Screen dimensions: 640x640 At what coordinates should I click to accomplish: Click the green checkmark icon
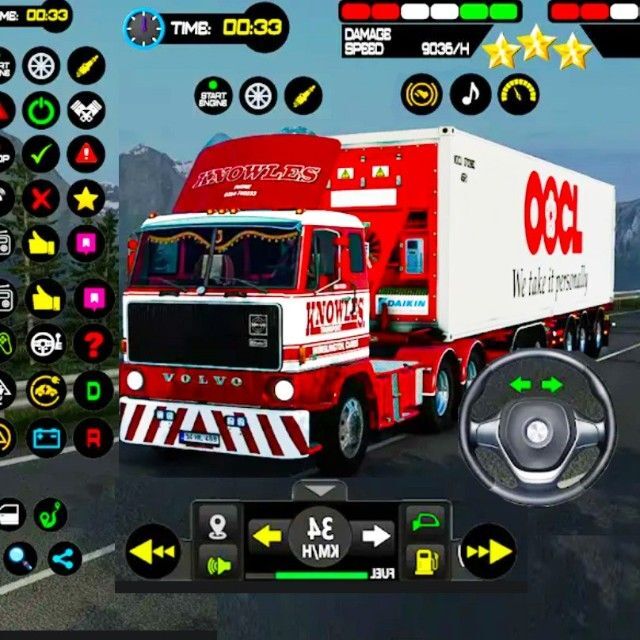(x=42, y=154)
